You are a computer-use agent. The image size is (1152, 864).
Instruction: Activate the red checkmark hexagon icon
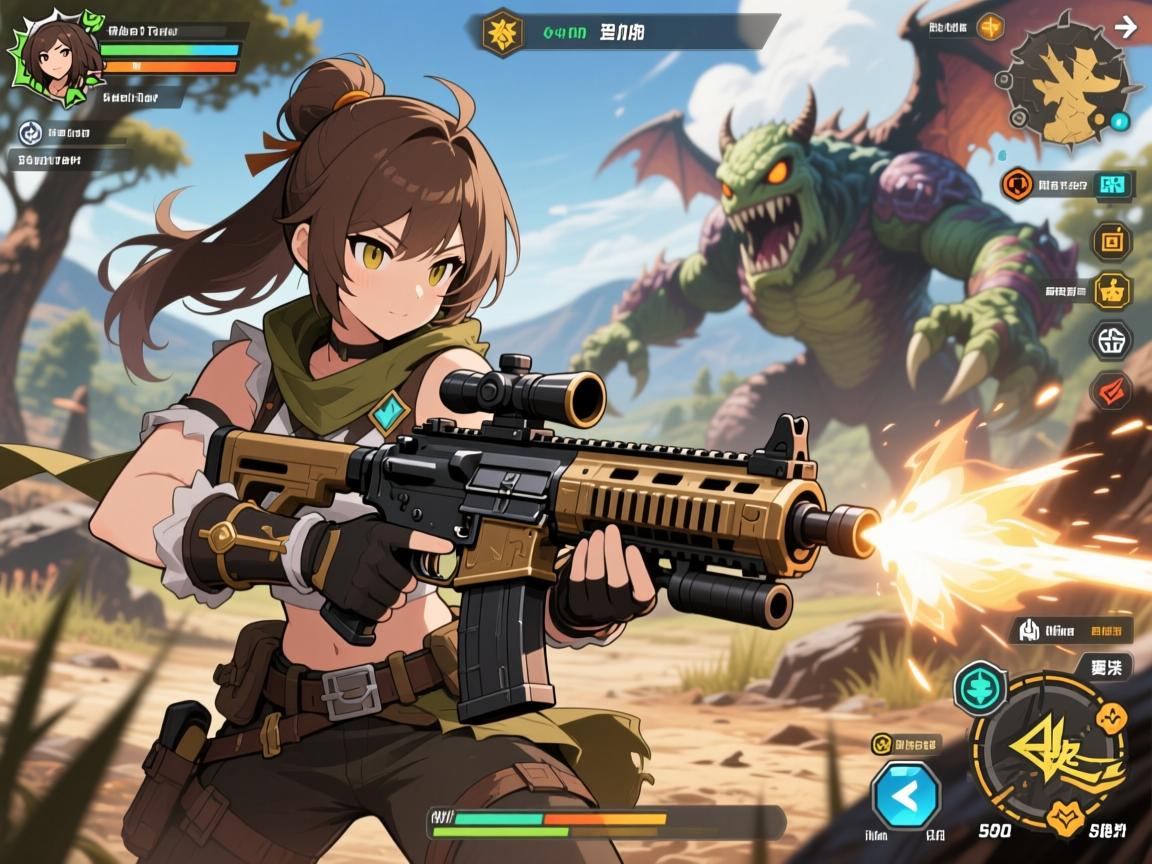point(1110,390)
